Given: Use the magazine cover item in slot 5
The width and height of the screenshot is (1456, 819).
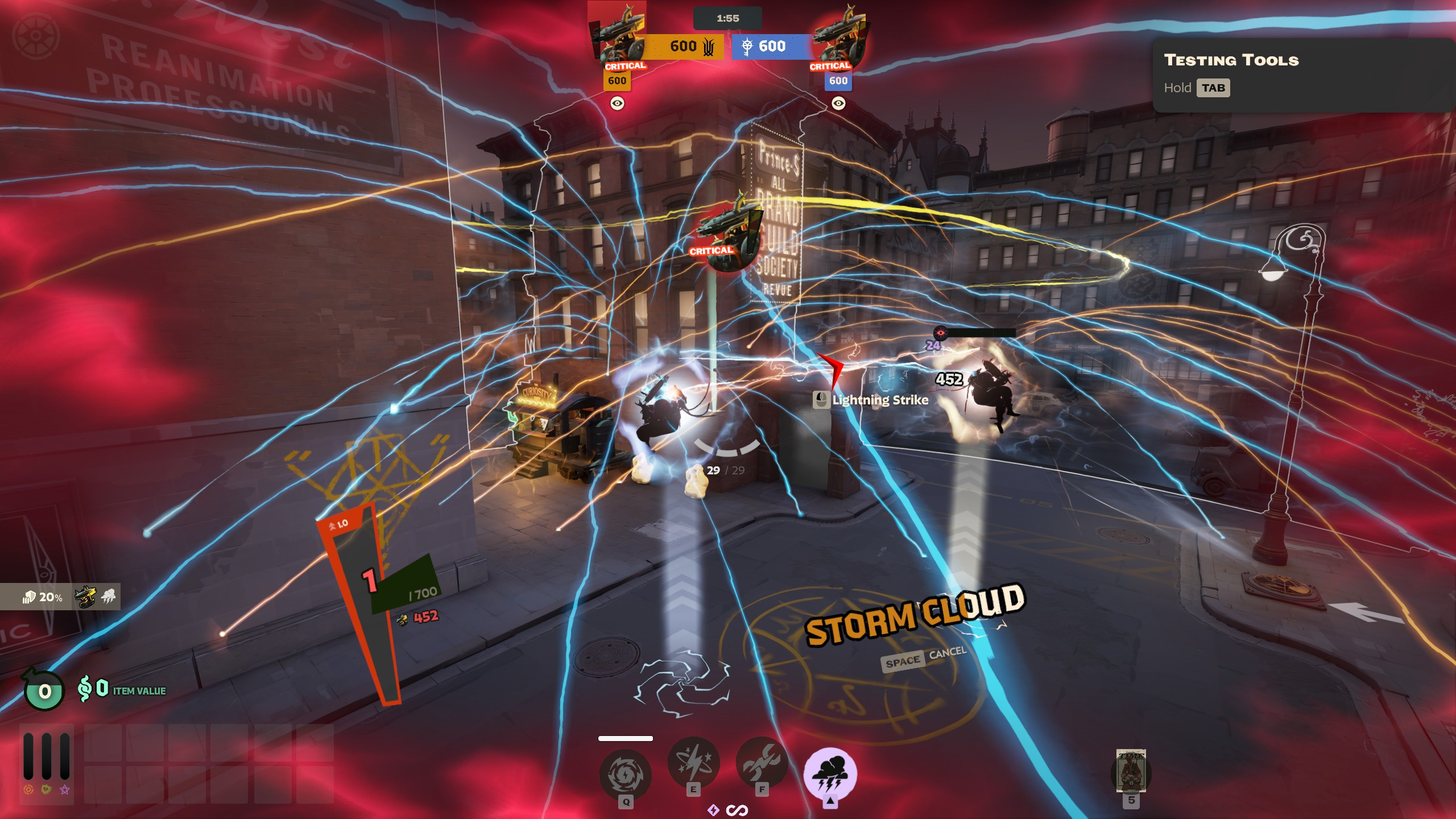Looking at the screenshot, I should pyautogui.click(x=1131, y=771).
